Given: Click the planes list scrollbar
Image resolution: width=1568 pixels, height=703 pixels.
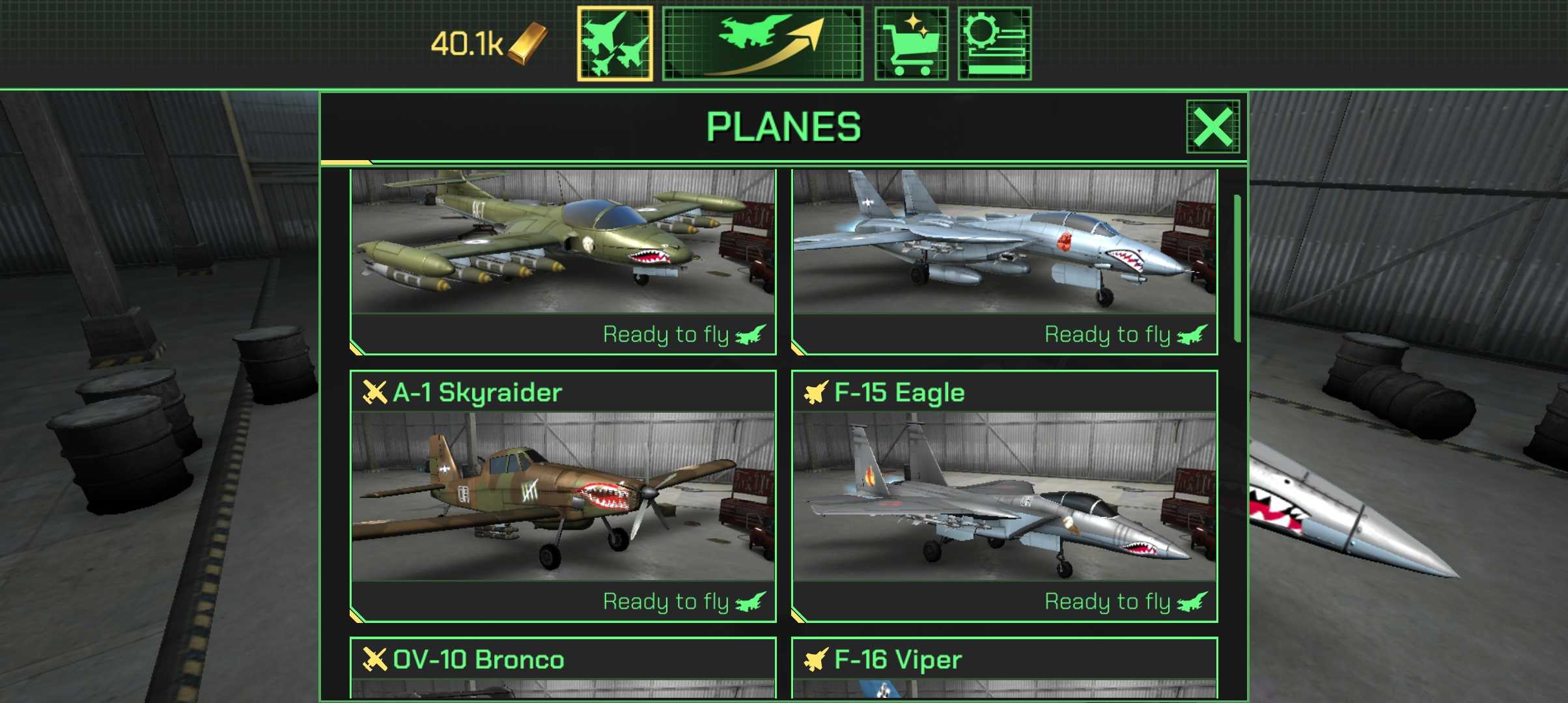Looking at the screenshot, I should 1237,268.
